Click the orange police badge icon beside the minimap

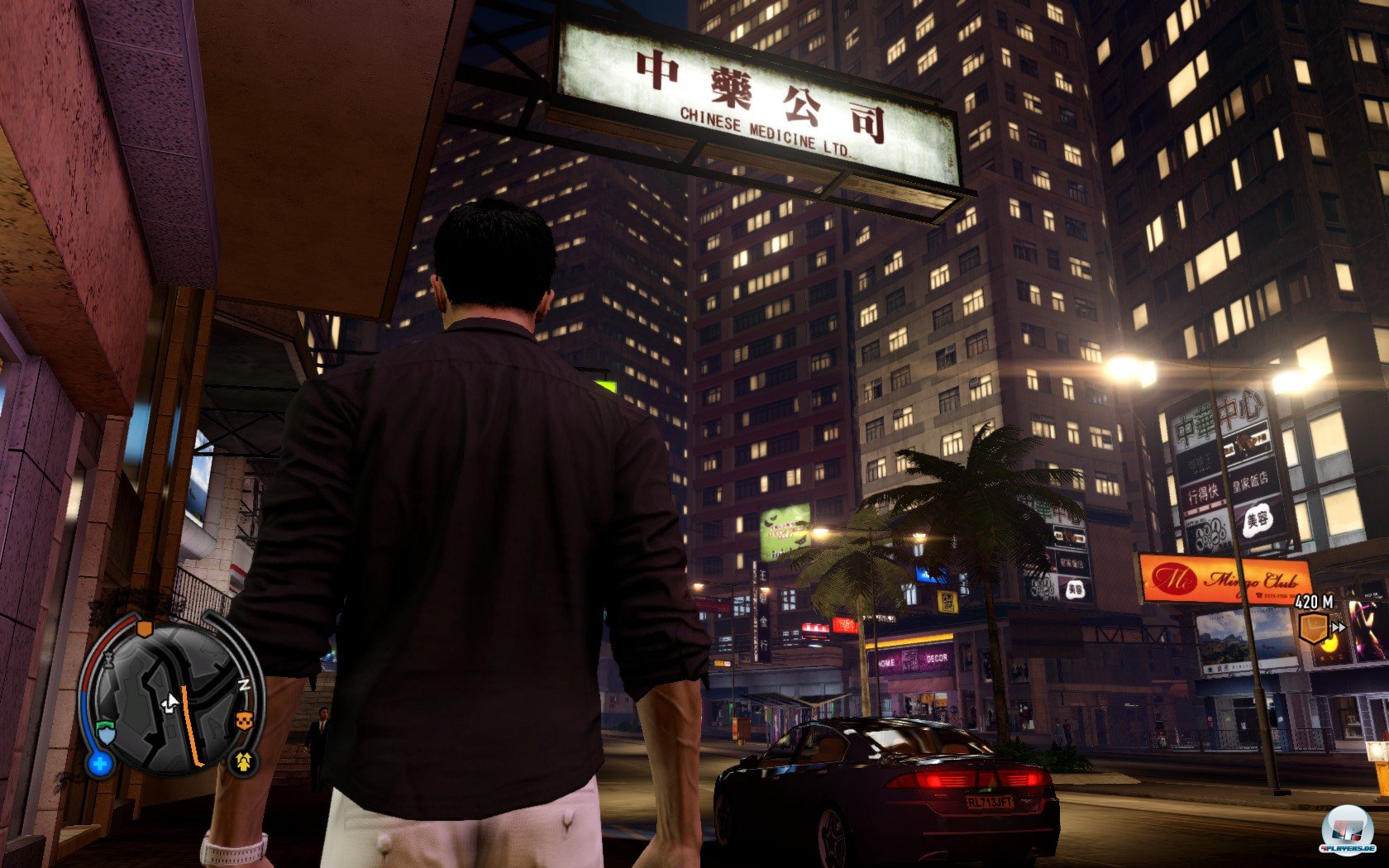coord(245,720)
